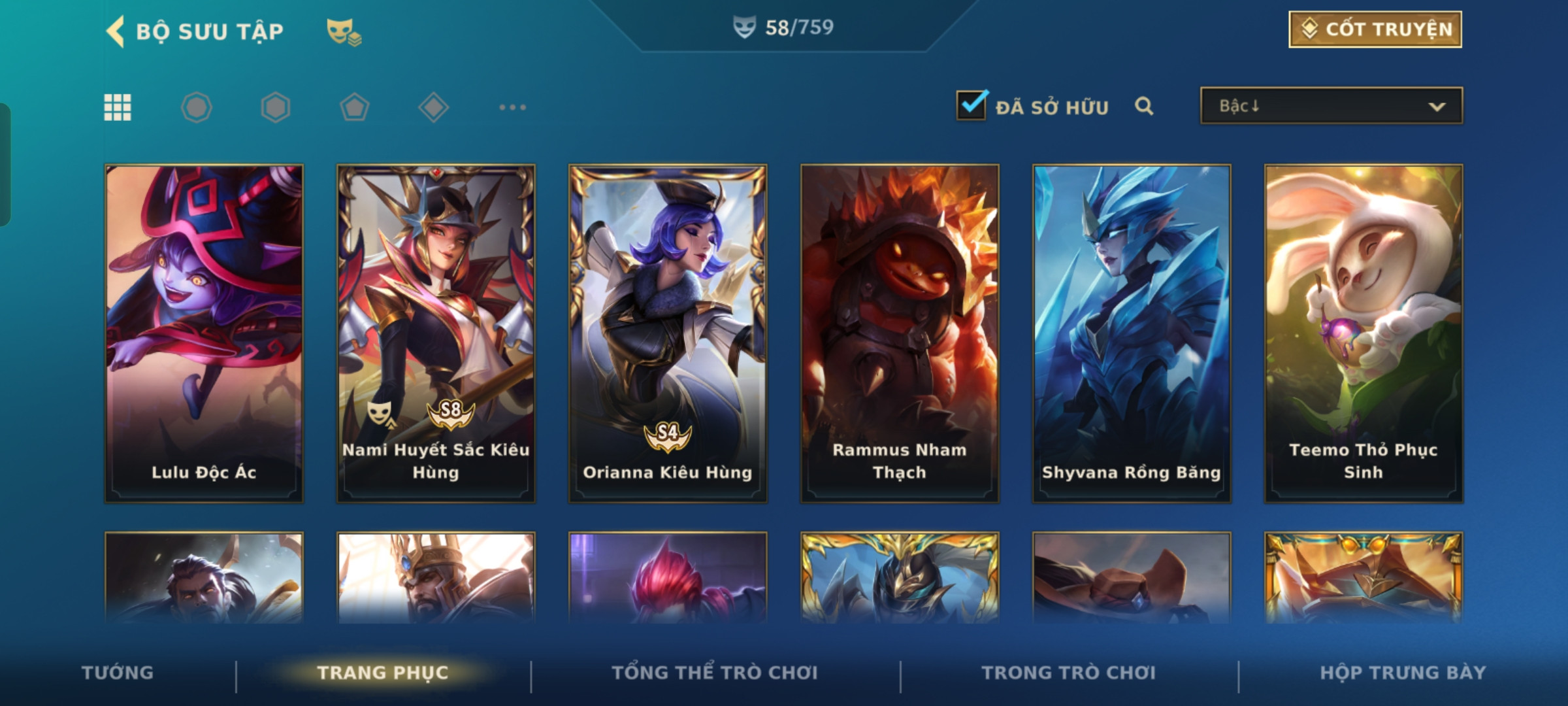Go back from Bộ Sưu Tập
Image resolution: width=1568 pixels, height=706 pixels.
(x=116, y=31)
